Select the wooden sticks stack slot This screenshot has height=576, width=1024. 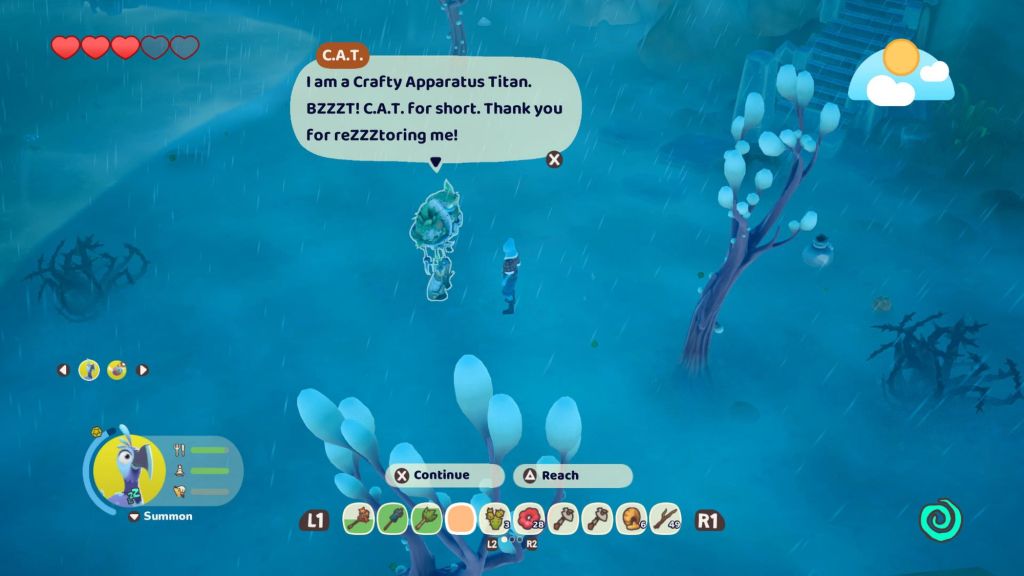pos(664,519)
